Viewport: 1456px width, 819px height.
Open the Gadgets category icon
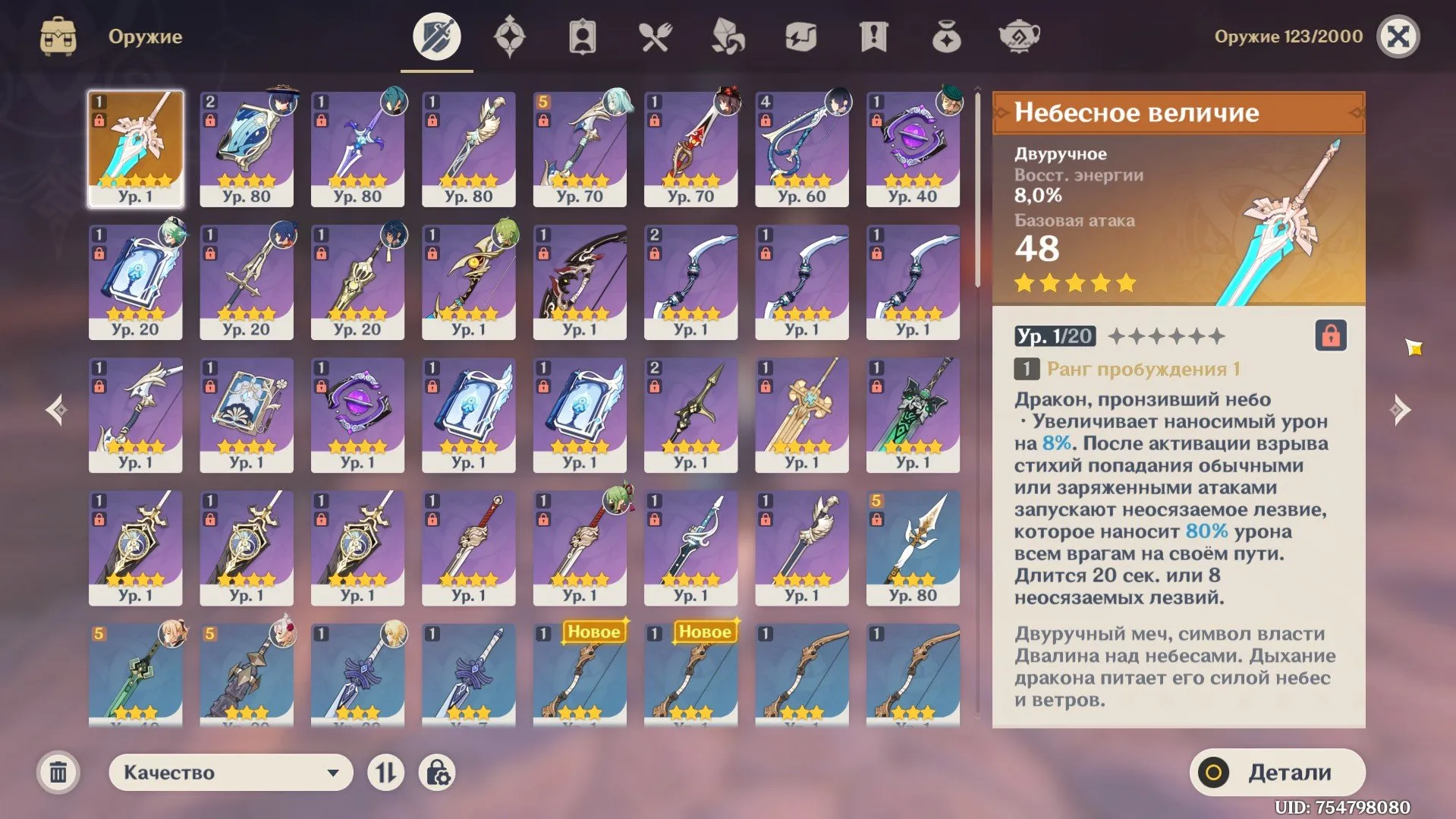pyautogui.click(x=801, y=35)
